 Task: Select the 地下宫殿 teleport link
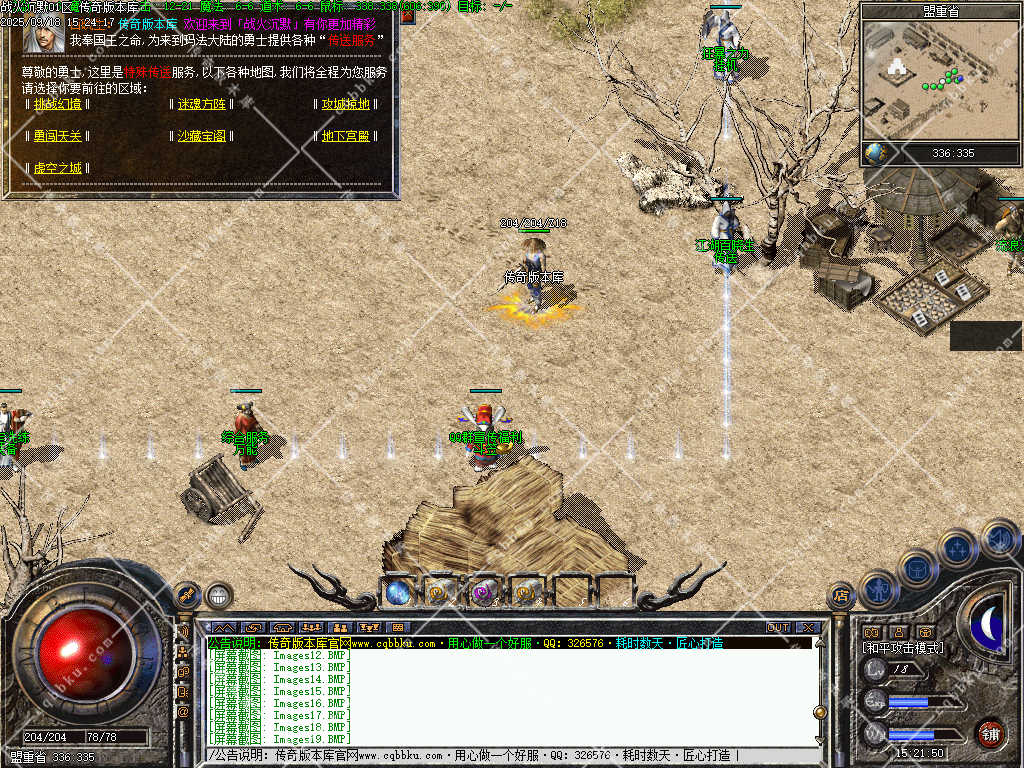(345, 136)
